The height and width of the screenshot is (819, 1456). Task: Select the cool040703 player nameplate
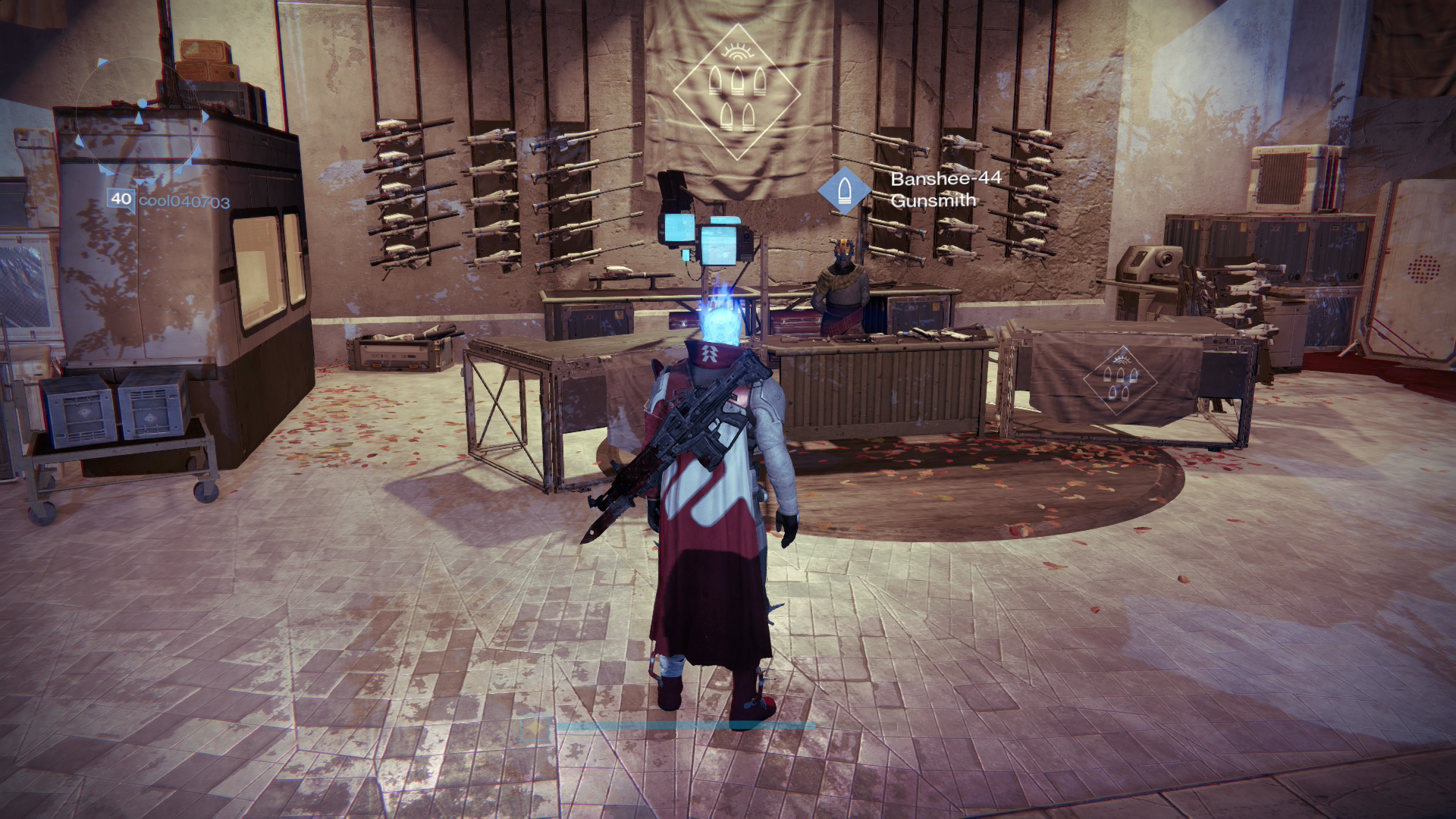[184, 201]
